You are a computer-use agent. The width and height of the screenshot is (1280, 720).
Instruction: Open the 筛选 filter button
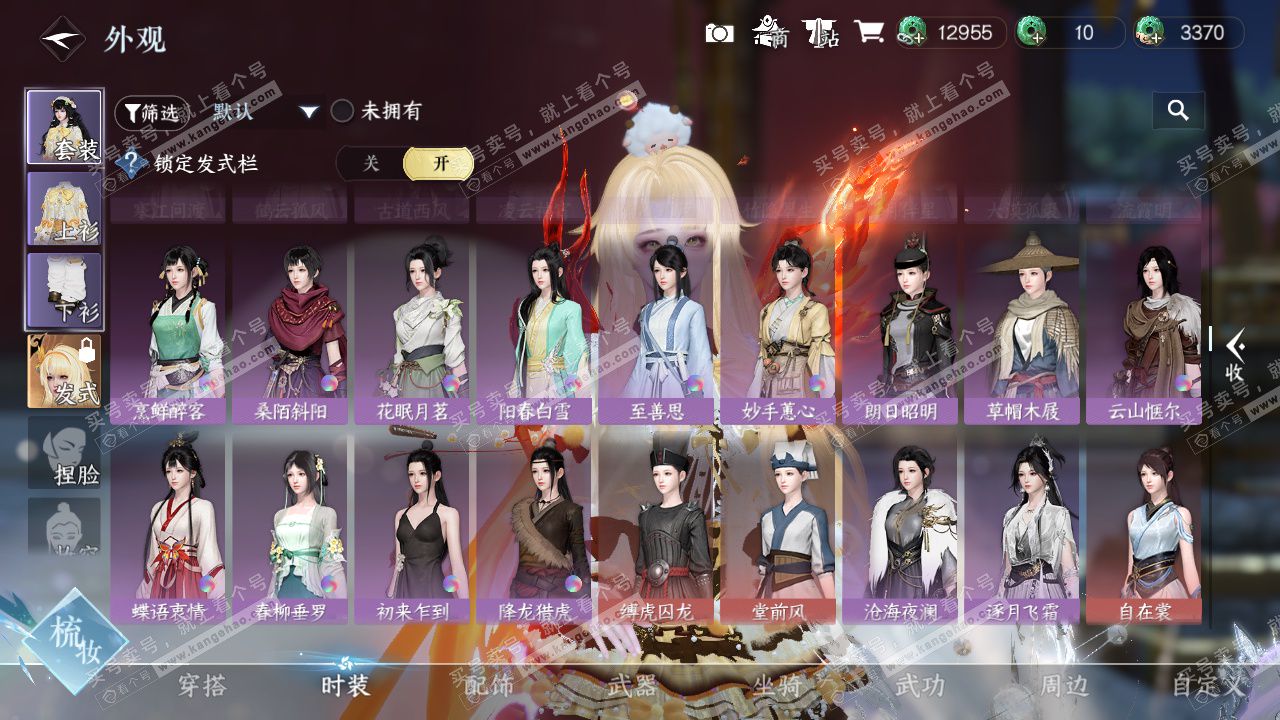pyautogui.click(x=152, y=113)
